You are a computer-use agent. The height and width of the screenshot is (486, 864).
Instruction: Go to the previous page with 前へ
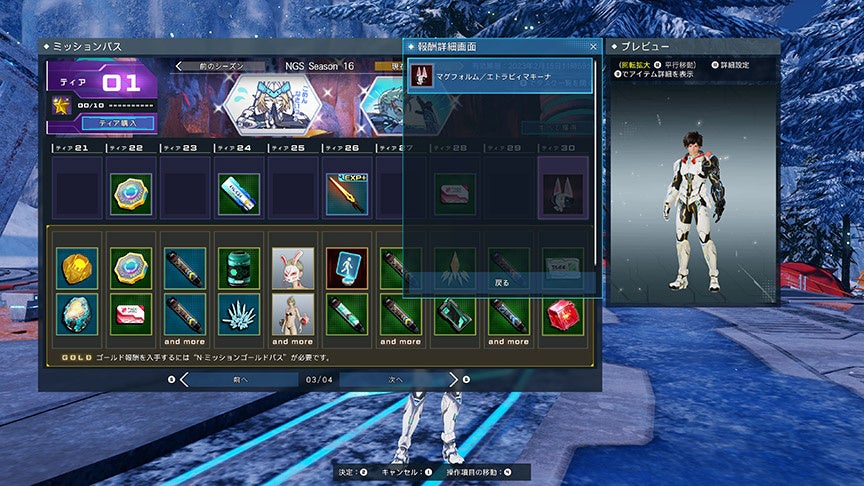pos(240,380)
